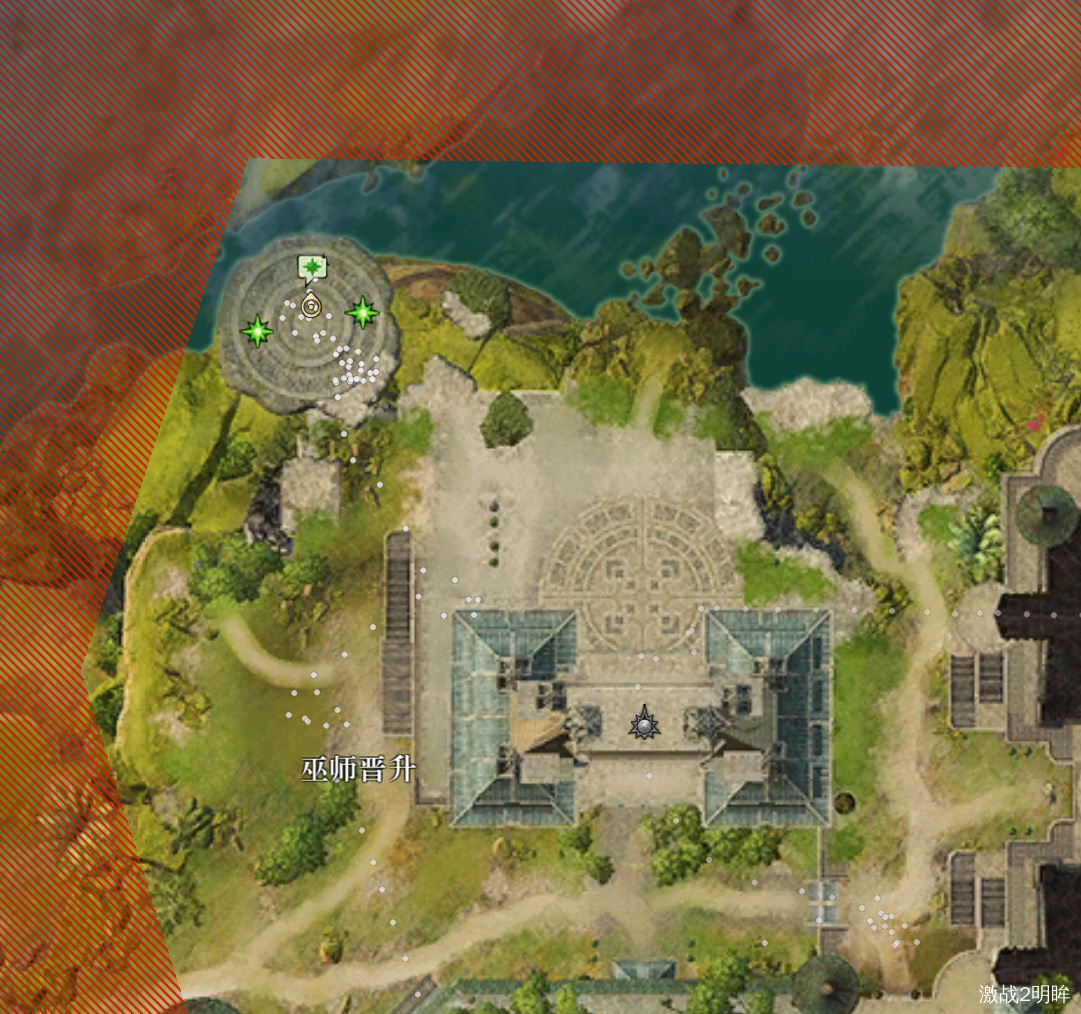Select the green star east of the teardrop pin

click(362, 313)
